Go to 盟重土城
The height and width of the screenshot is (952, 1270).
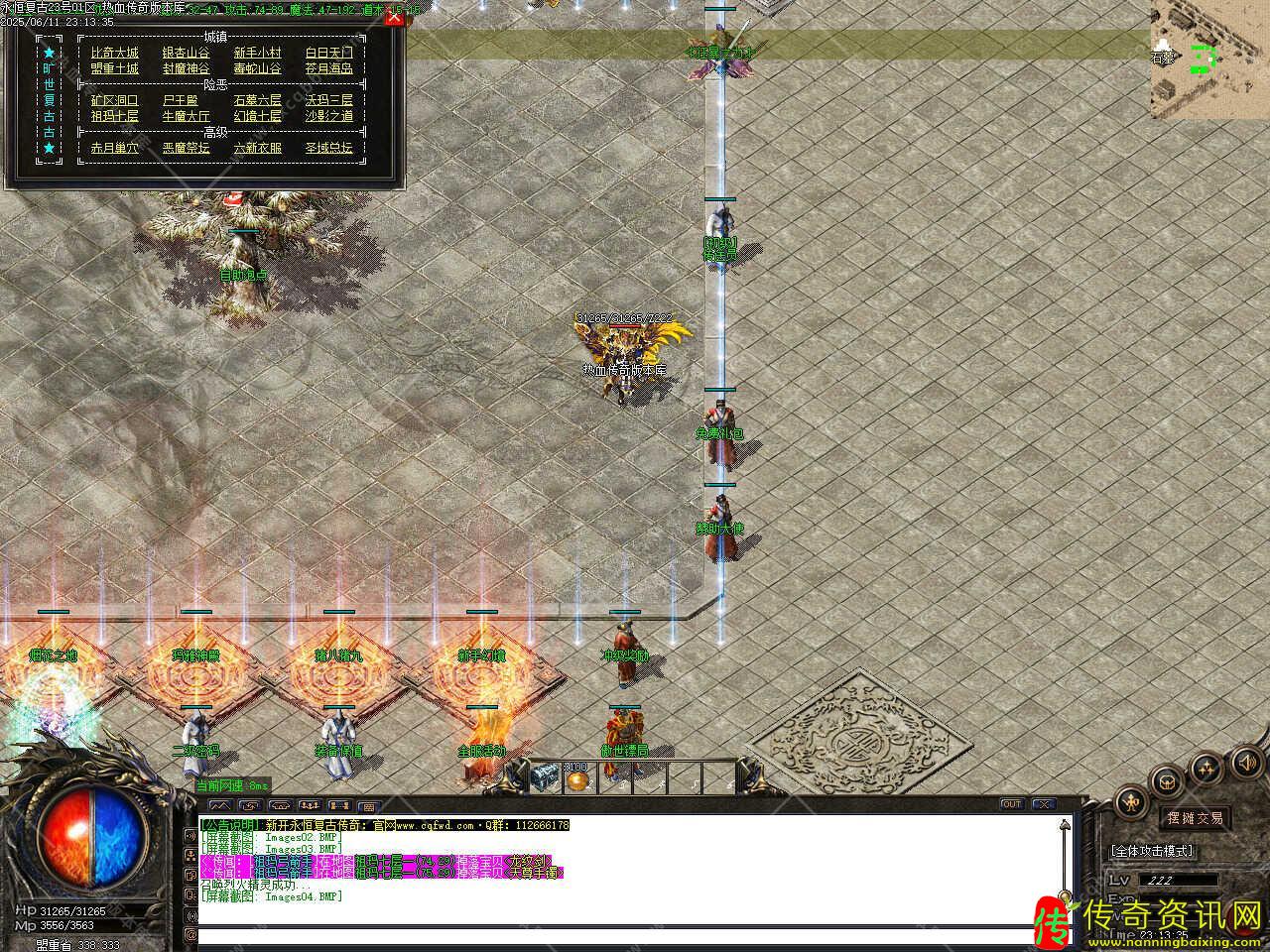click(114, 68)
